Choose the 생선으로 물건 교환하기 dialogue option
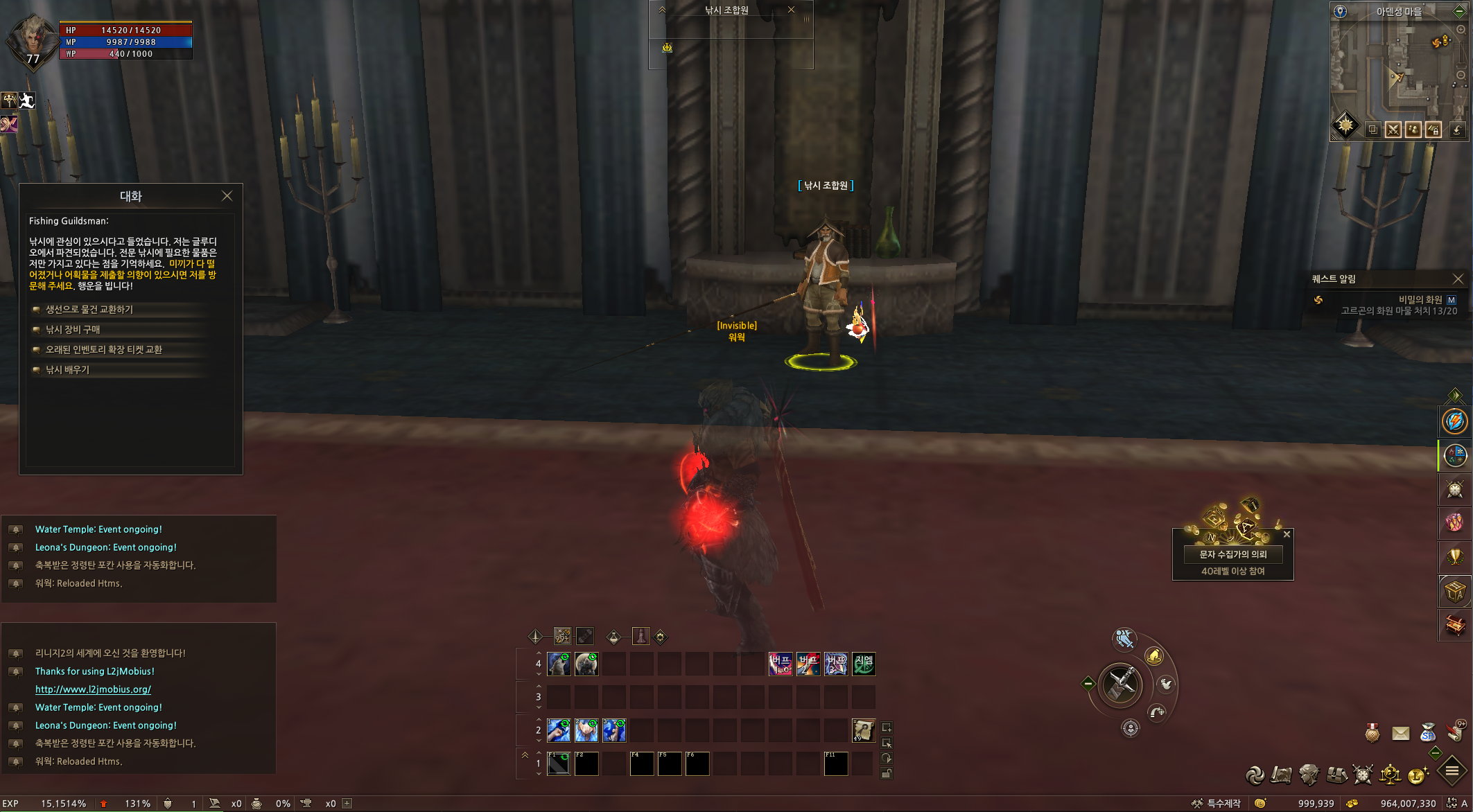 [x=89, y=310]
